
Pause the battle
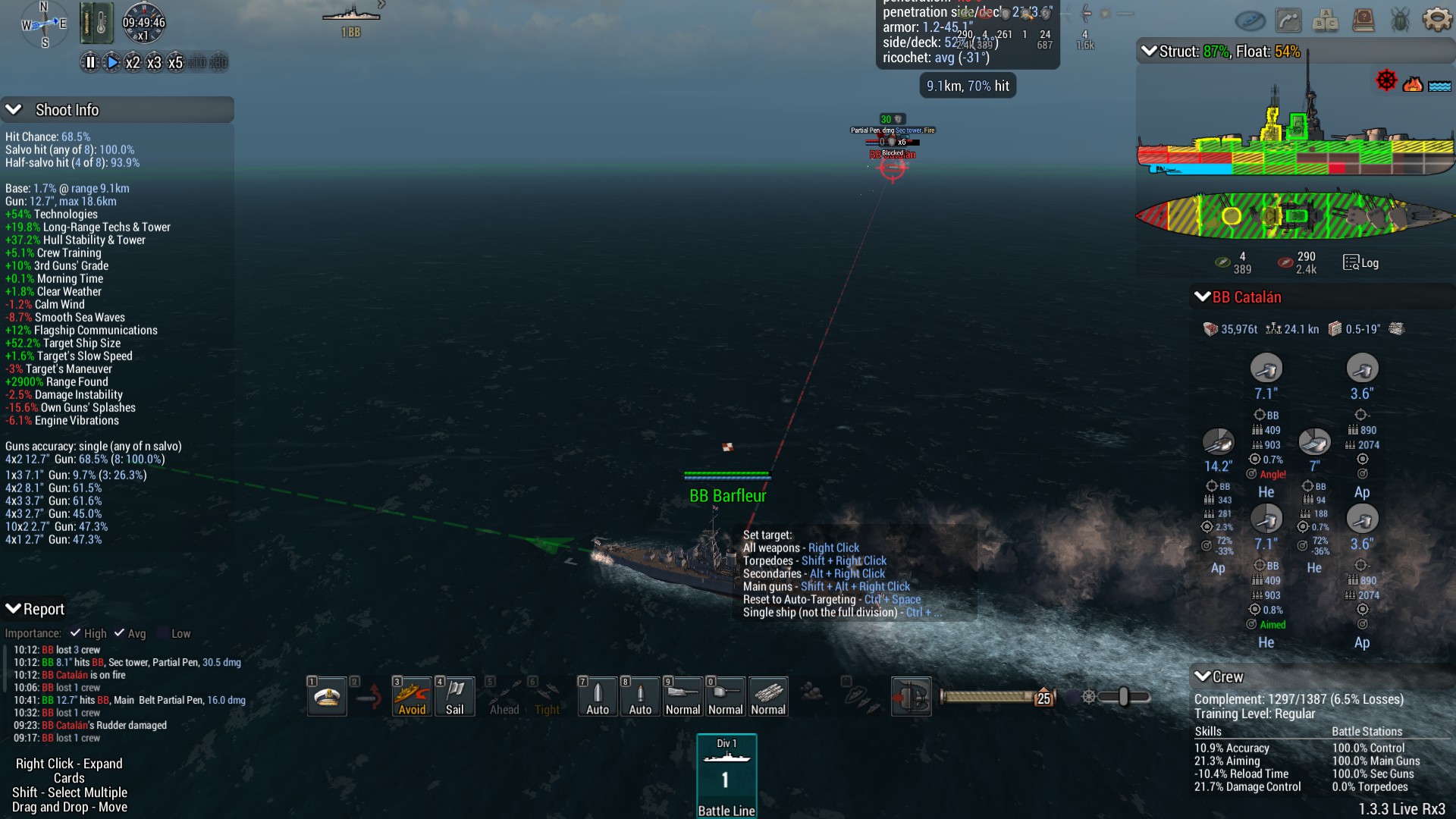(90, 63)
